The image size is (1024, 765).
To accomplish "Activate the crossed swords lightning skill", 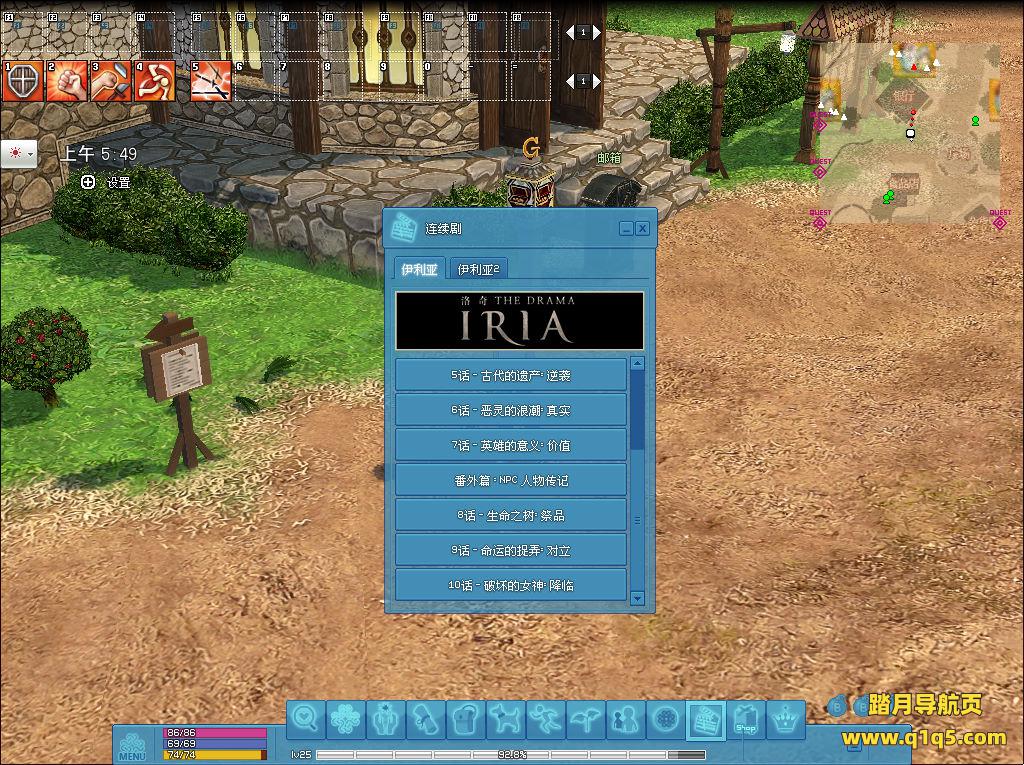I will (x=210, y=81).
